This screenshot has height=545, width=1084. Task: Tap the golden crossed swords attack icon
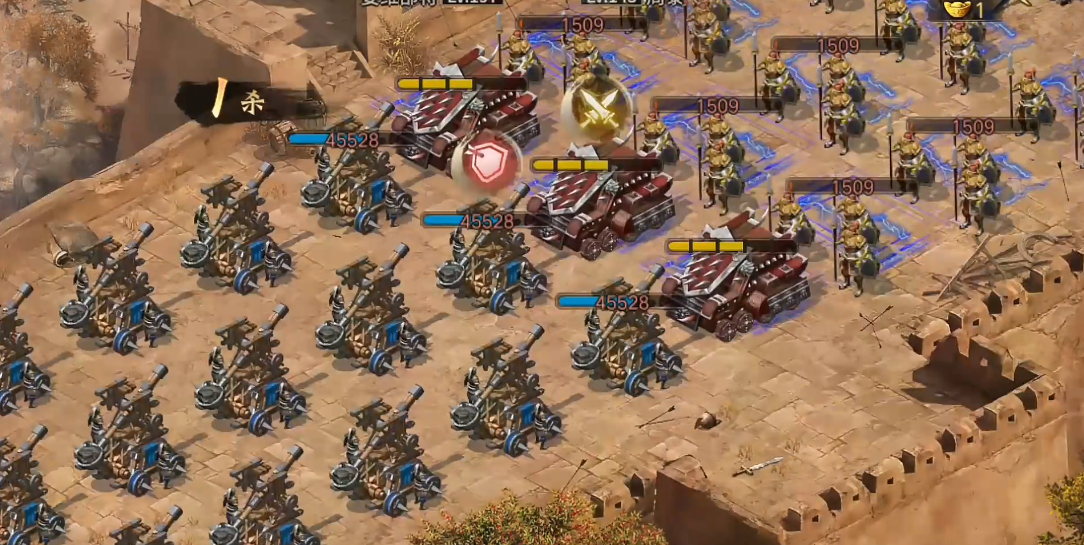[x=596, y=109]
